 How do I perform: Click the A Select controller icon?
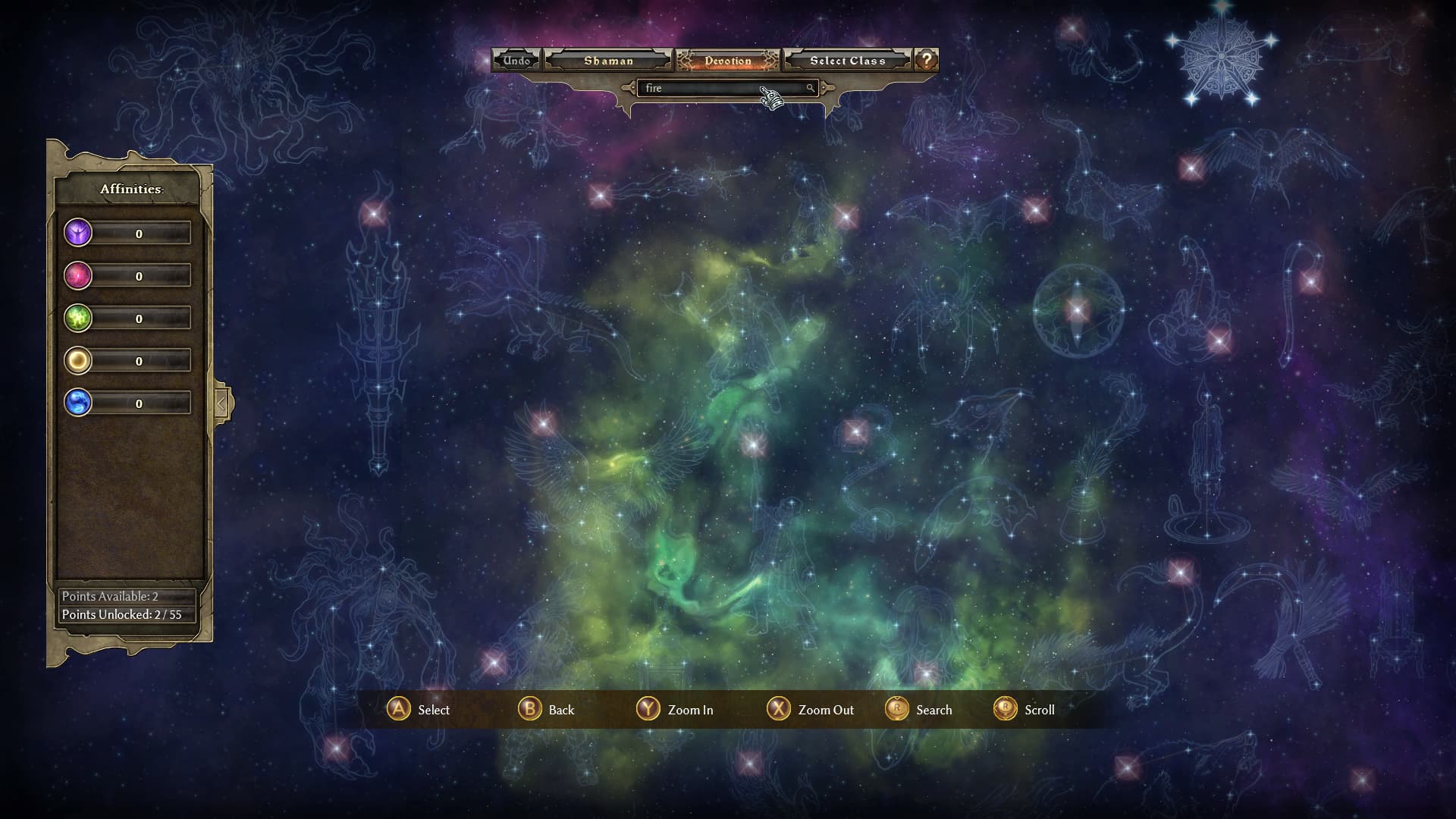pyautogui.click(x=397, y=710)
